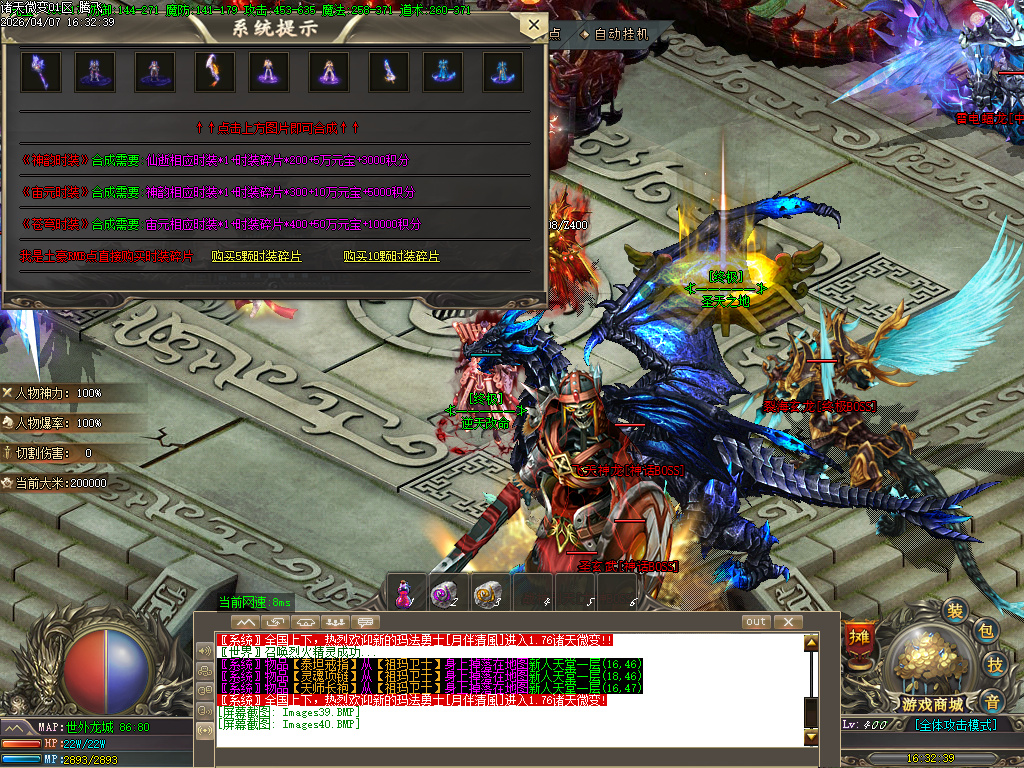1024x768 pixels.
Task: Use the third hotbar scroll item
Action: (488, 594)
